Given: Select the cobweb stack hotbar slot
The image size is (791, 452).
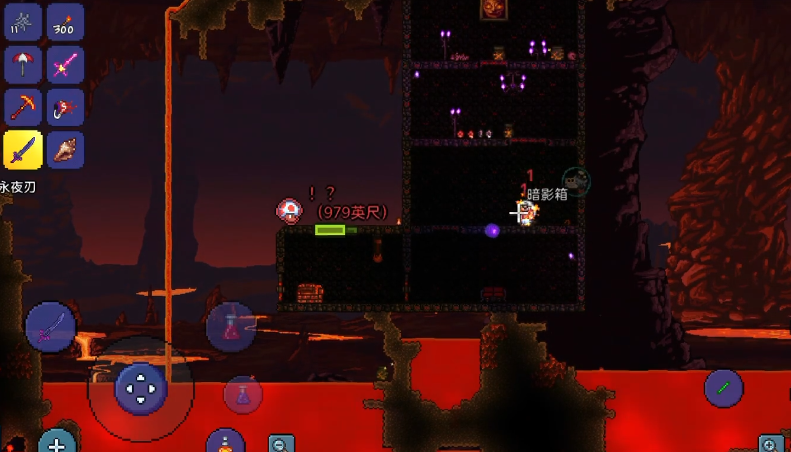Looking at the screenshot, I should [x=23, y=22].
